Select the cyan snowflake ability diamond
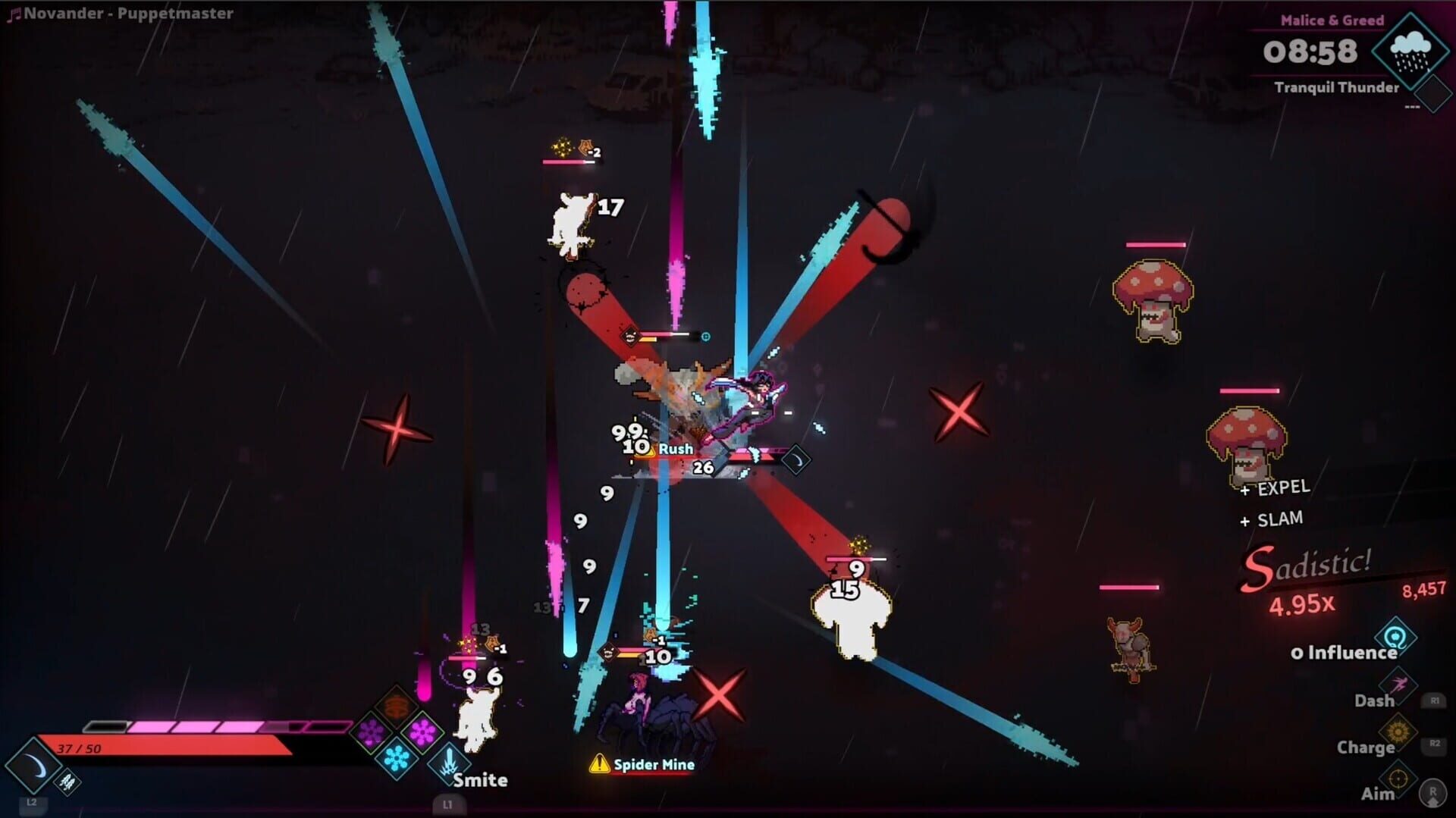Screen dimensions: 1456x818 pyautogui.click(x=396, y=758)
